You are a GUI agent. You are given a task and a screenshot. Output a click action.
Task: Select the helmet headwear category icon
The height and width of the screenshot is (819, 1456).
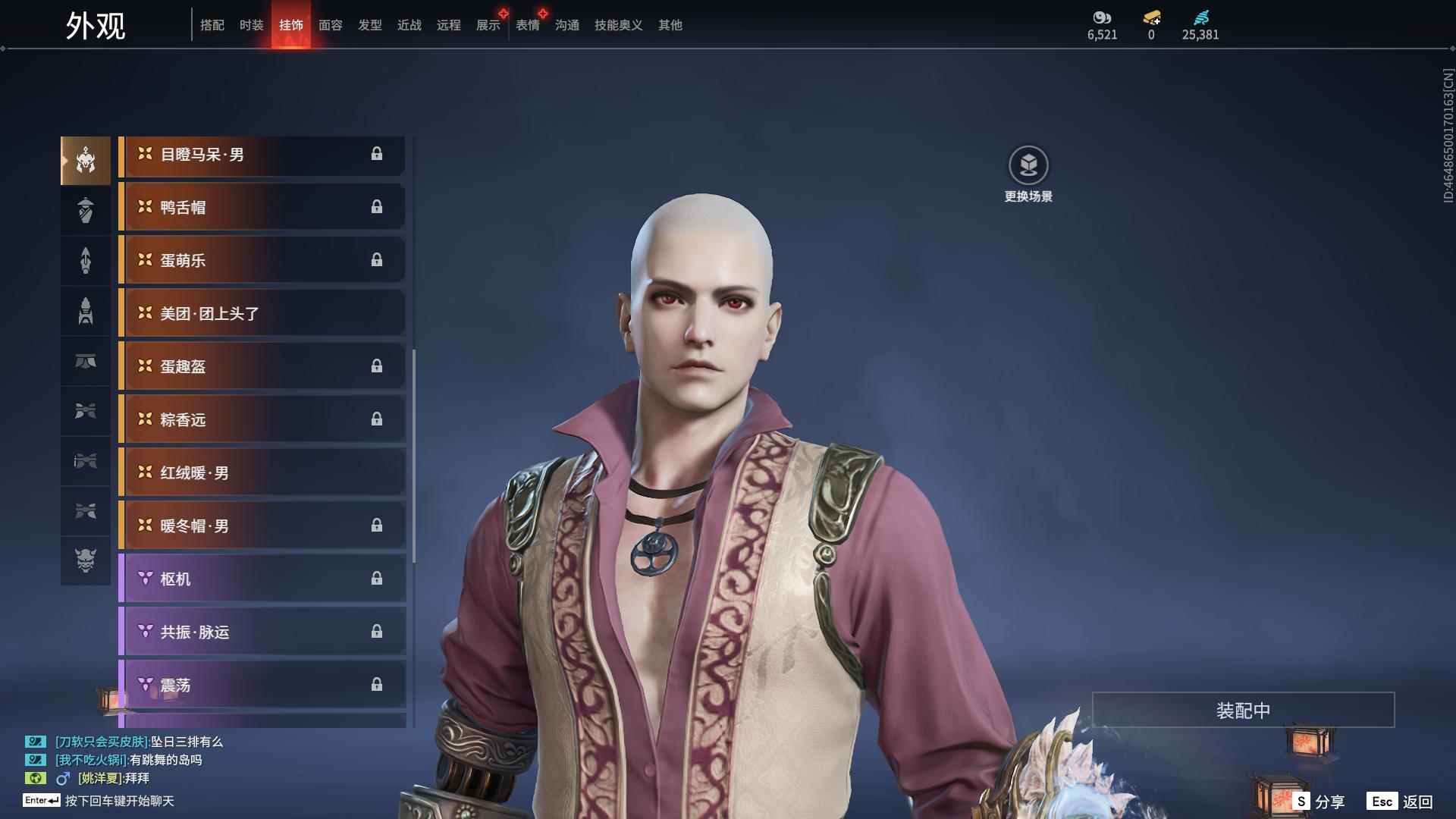[x=86, y=160]
